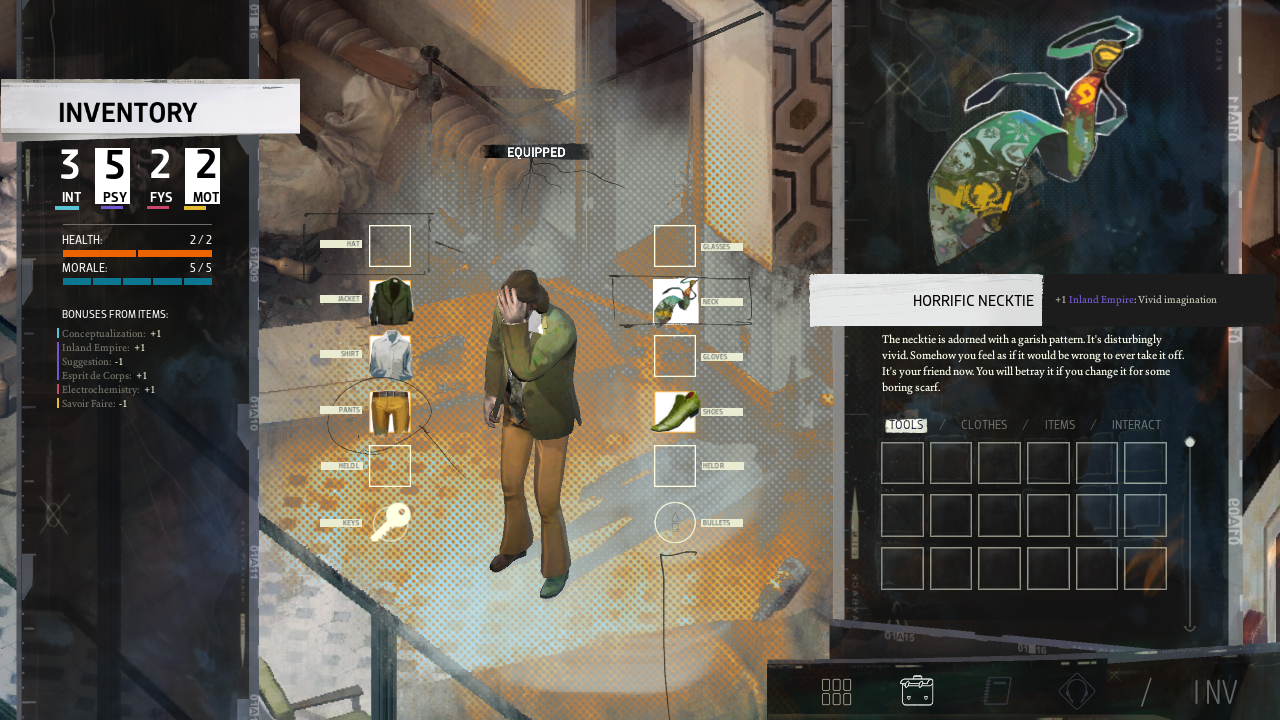Click the suitcase inventory icon

click(917, 690)
